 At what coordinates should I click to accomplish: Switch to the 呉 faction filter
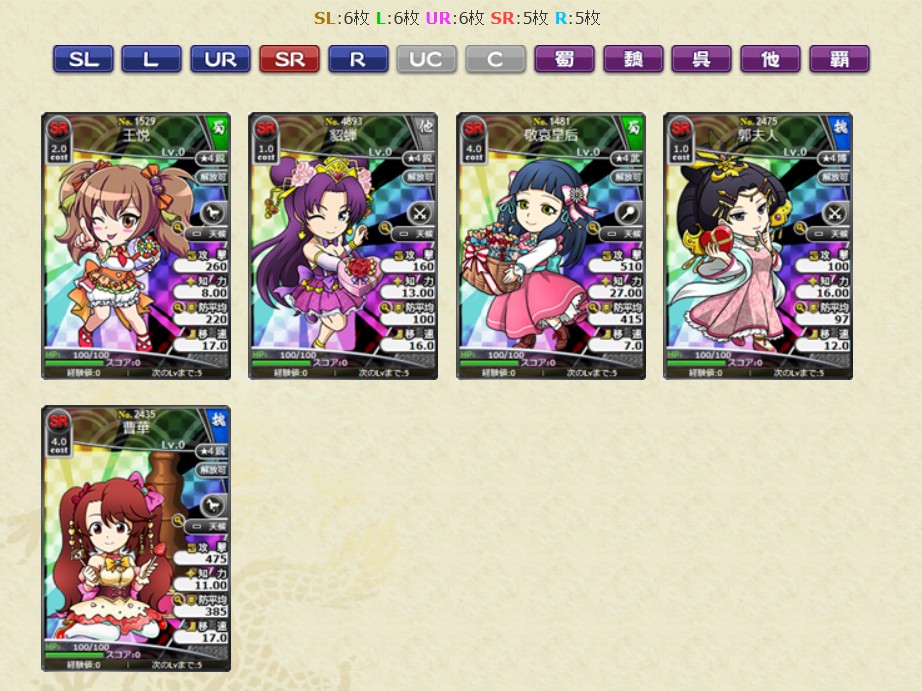pyautogui.click(x=701, y=59)
